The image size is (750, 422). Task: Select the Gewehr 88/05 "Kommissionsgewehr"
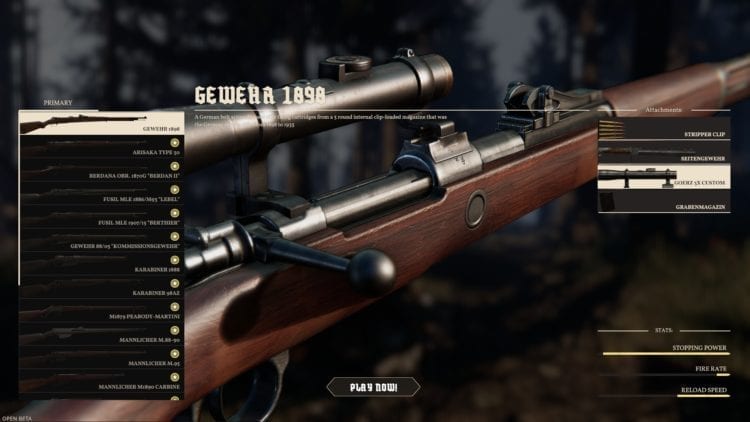click(100, 241)
